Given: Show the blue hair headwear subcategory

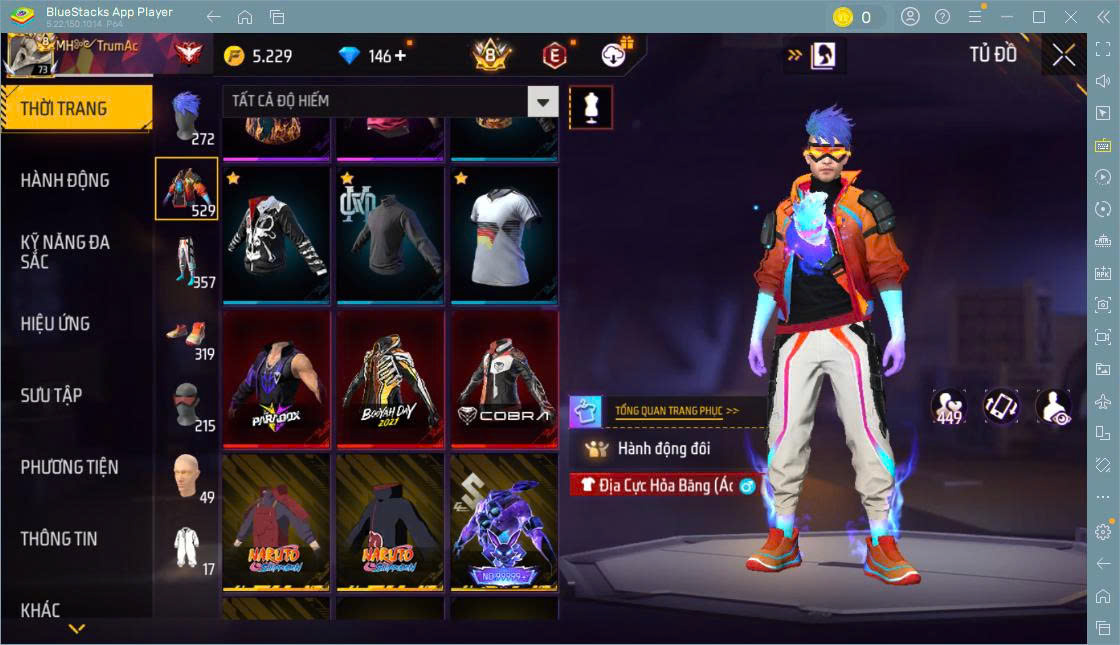Looking at the screenshot, I should coord(187,118).
